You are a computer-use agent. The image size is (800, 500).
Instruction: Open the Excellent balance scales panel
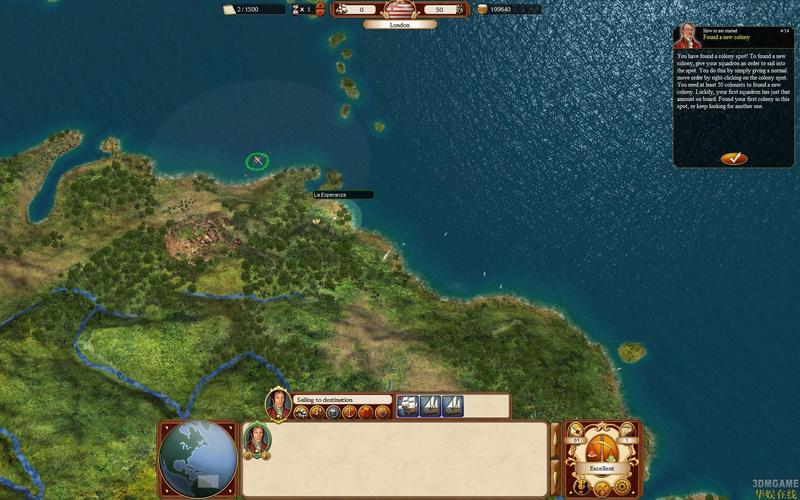tap(601, 449)
